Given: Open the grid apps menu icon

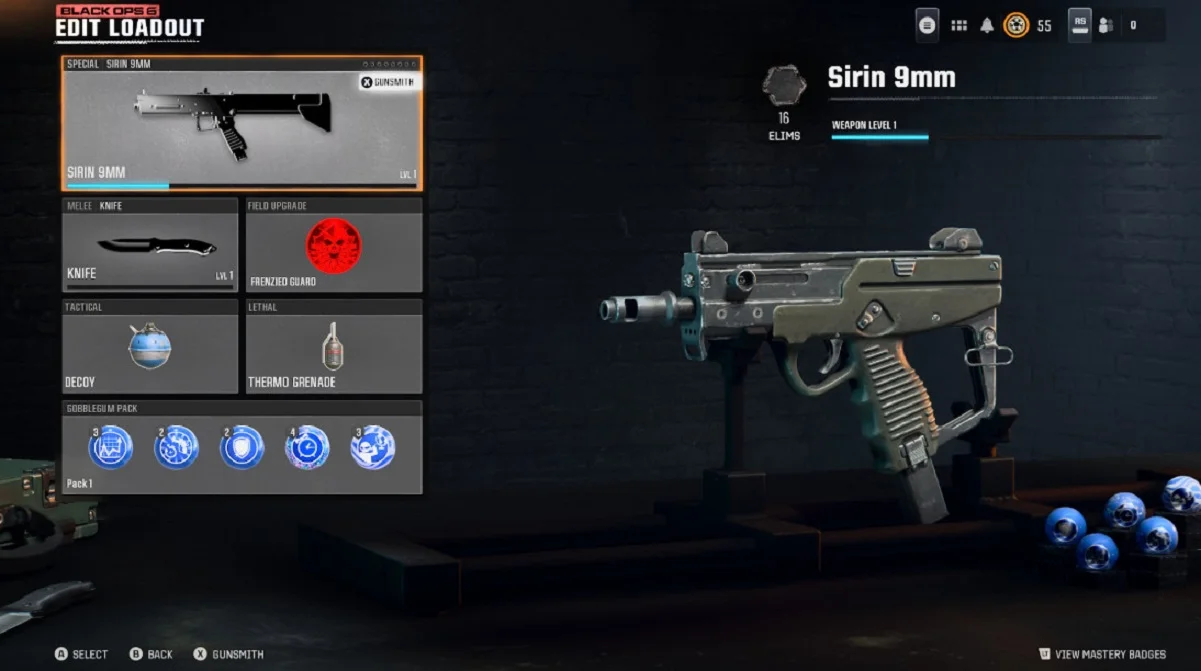Looking at the screenshot, I should coord(959,26).
